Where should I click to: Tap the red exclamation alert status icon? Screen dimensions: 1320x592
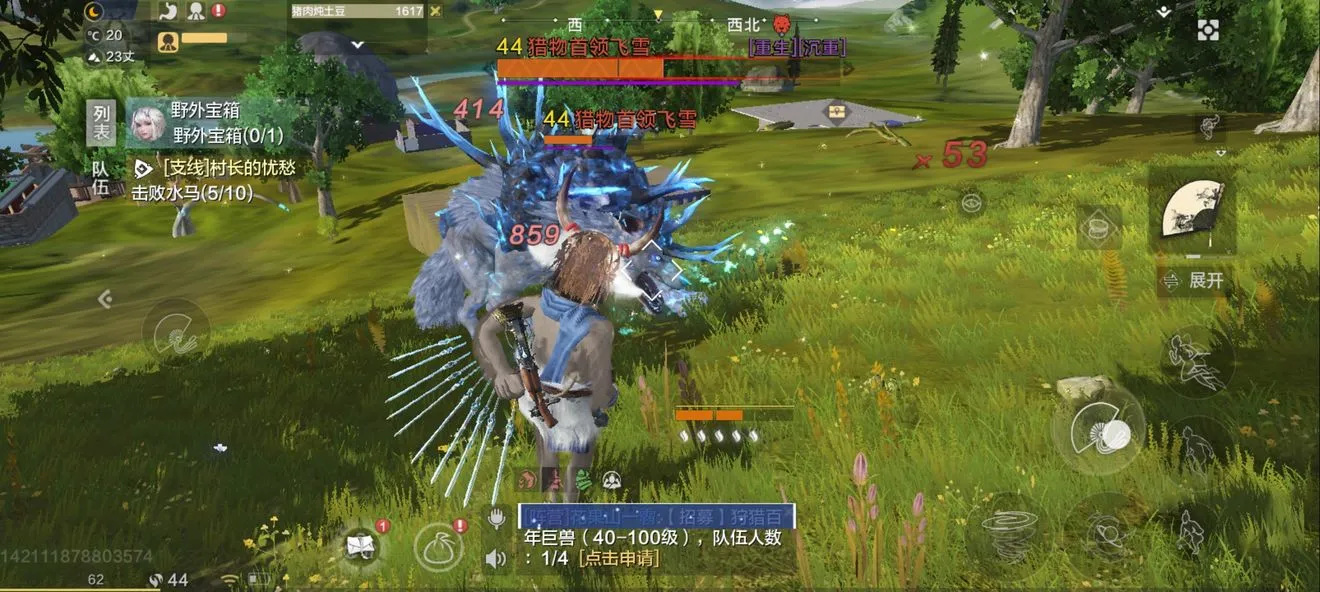(x=219, y=11)
